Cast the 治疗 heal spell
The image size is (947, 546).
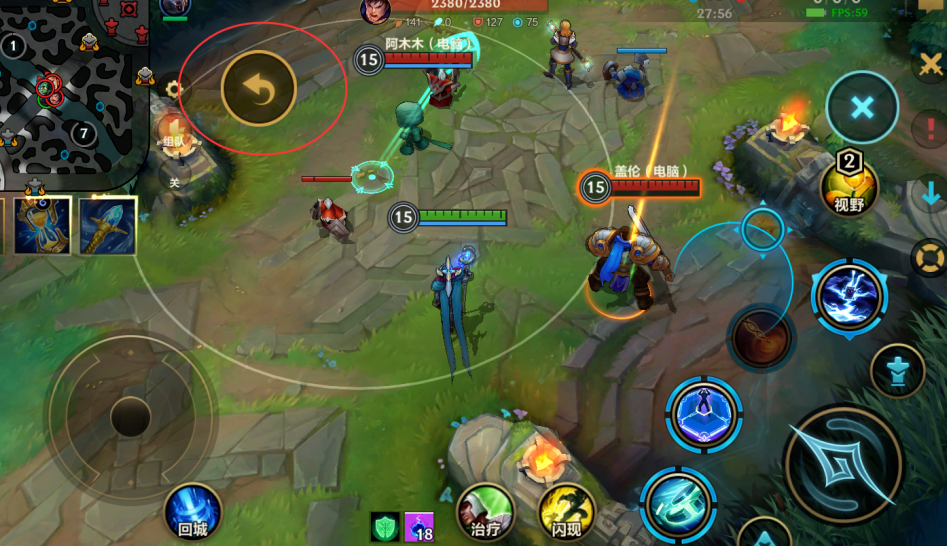[486, 512]
